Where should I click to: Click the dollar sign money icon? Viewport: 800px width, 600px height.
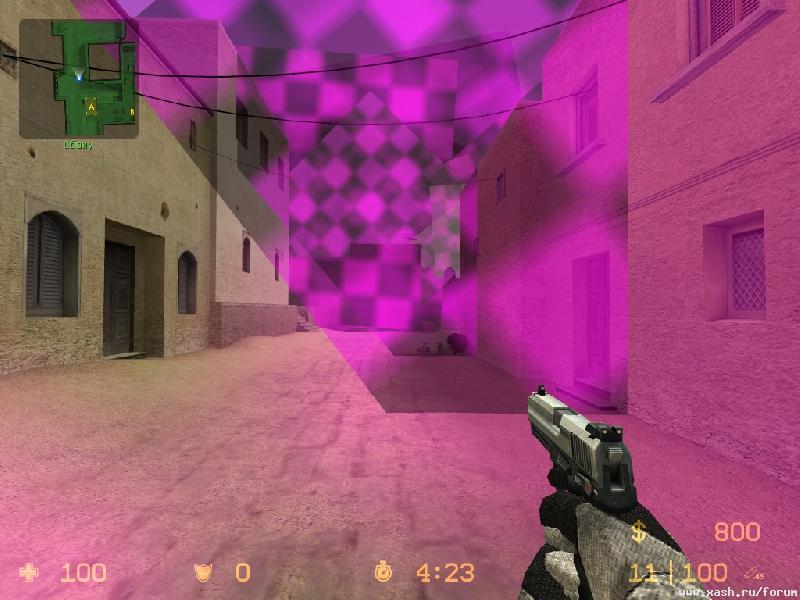click(x=638, y=532)
